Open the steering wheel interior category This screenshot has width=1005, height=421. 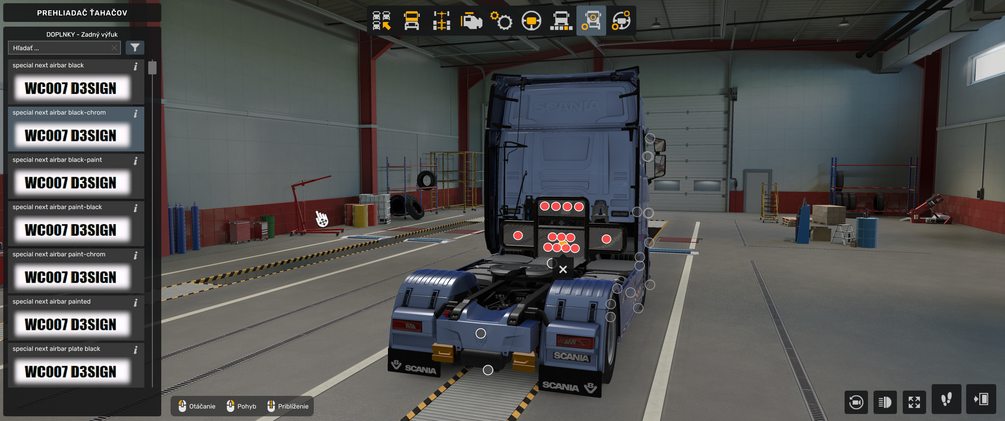(x=531, y=20)
